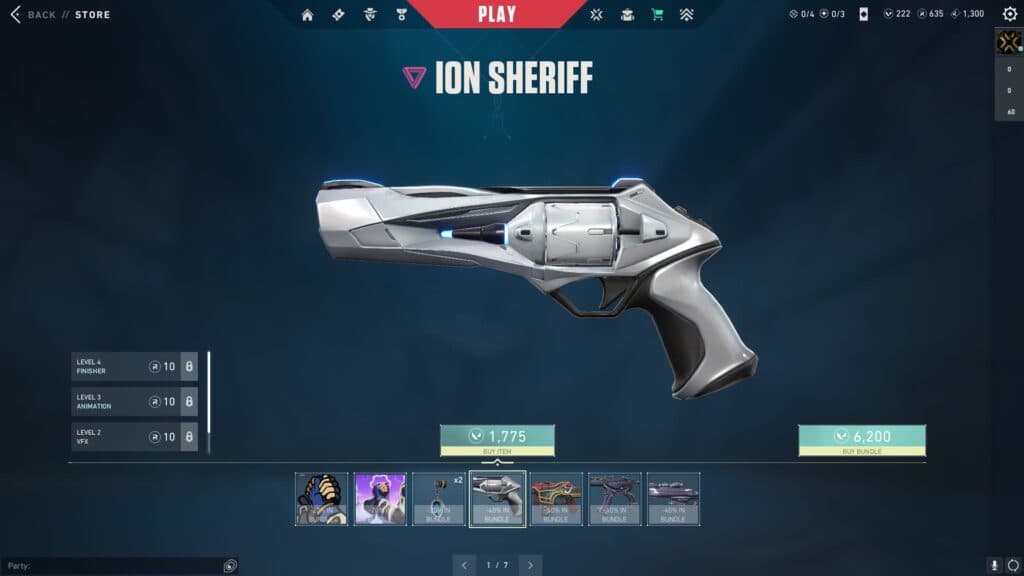
Task: Go to the next bundle item
Action: [531, 565]
